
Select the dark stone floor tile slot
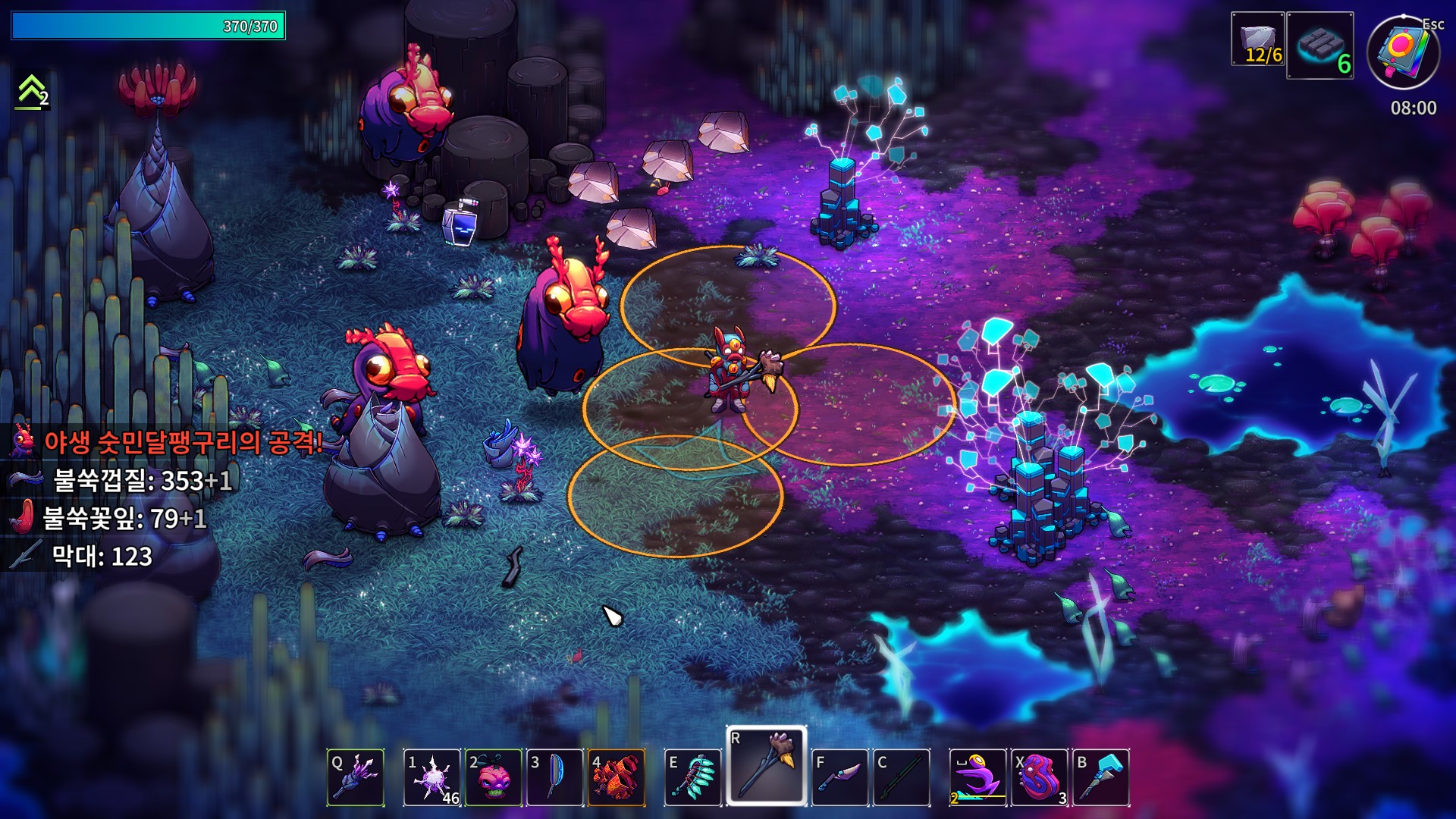point(1320,45)
